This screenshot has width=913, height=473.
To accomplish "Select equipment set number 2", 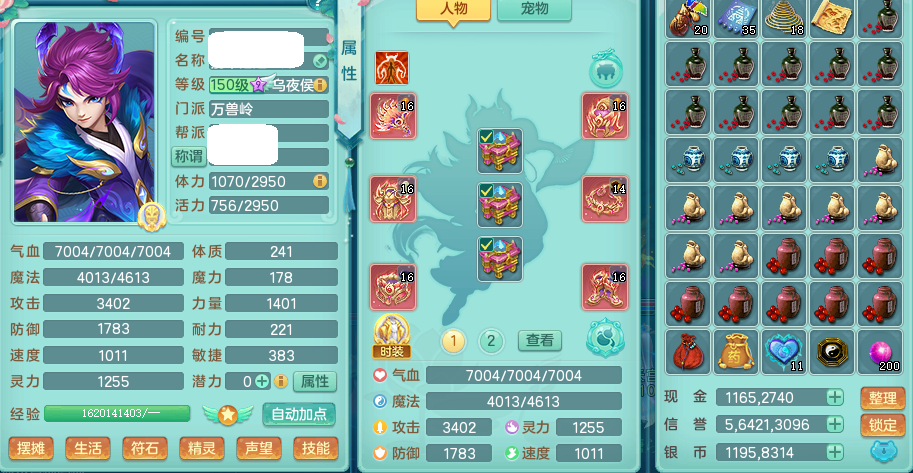I will pos(490,341).
